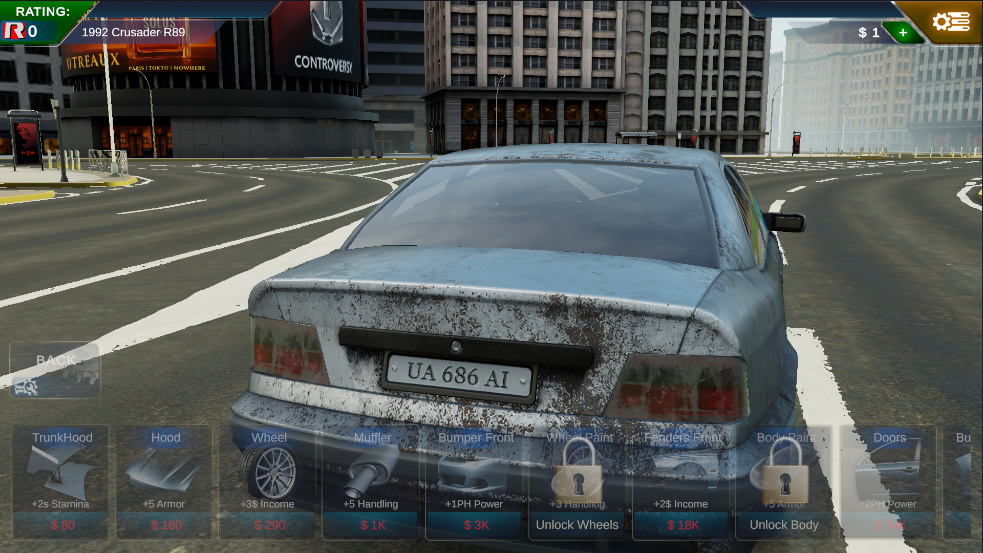983x553 pixels.
Task: Open the settings gear menu
Action: click(949, 22)
